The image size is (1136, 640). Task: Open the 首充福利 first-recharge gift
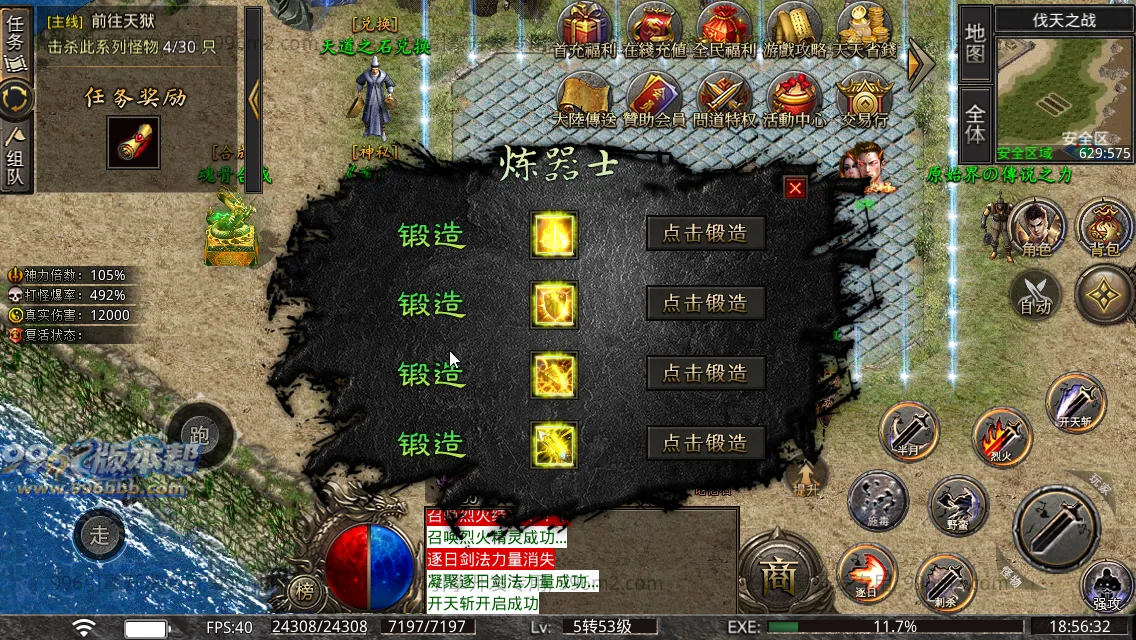[x=587, y=28]
